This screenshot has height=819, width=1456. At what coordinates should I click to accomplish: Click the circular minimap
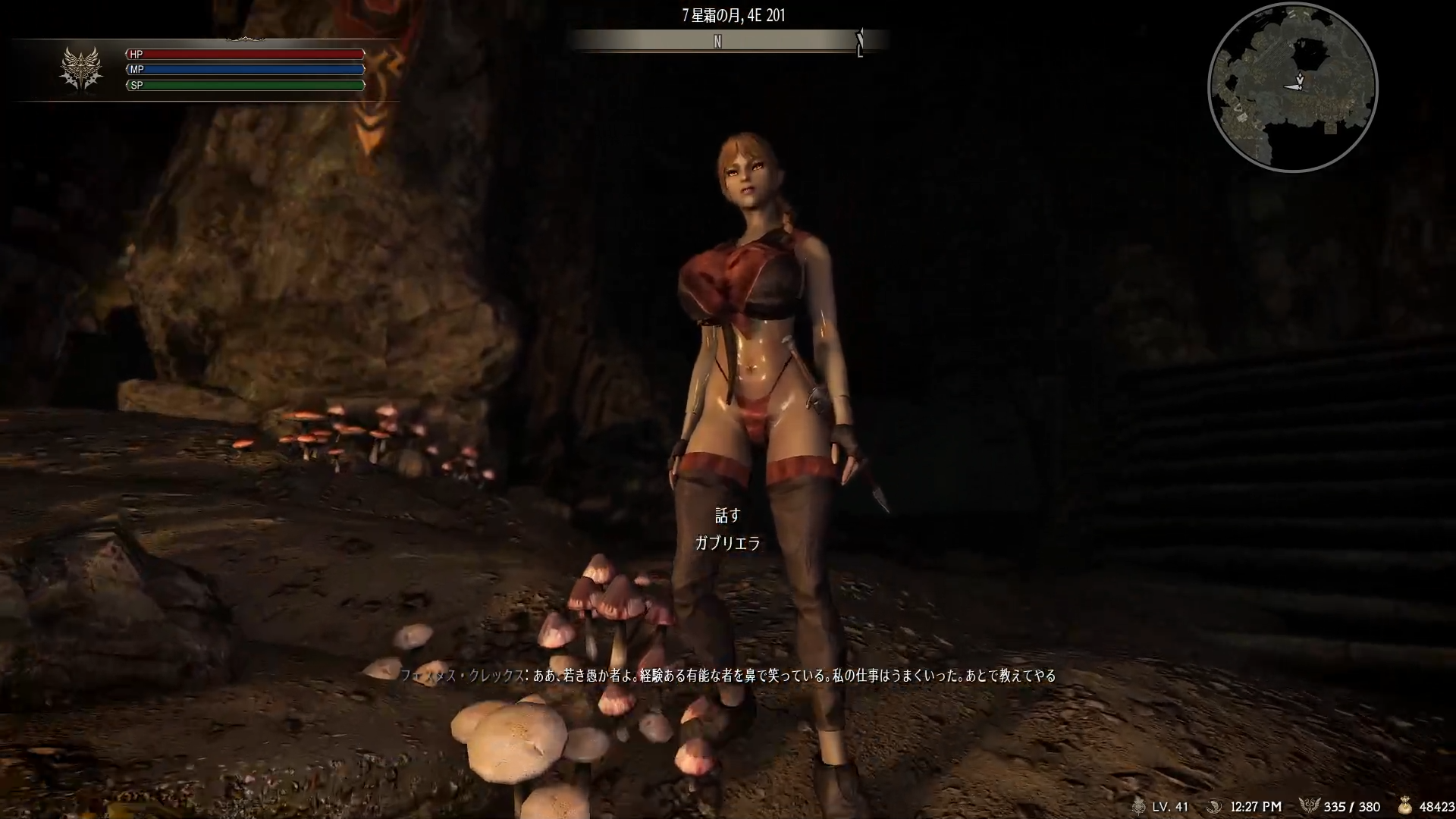click(x=1292, y=86)
